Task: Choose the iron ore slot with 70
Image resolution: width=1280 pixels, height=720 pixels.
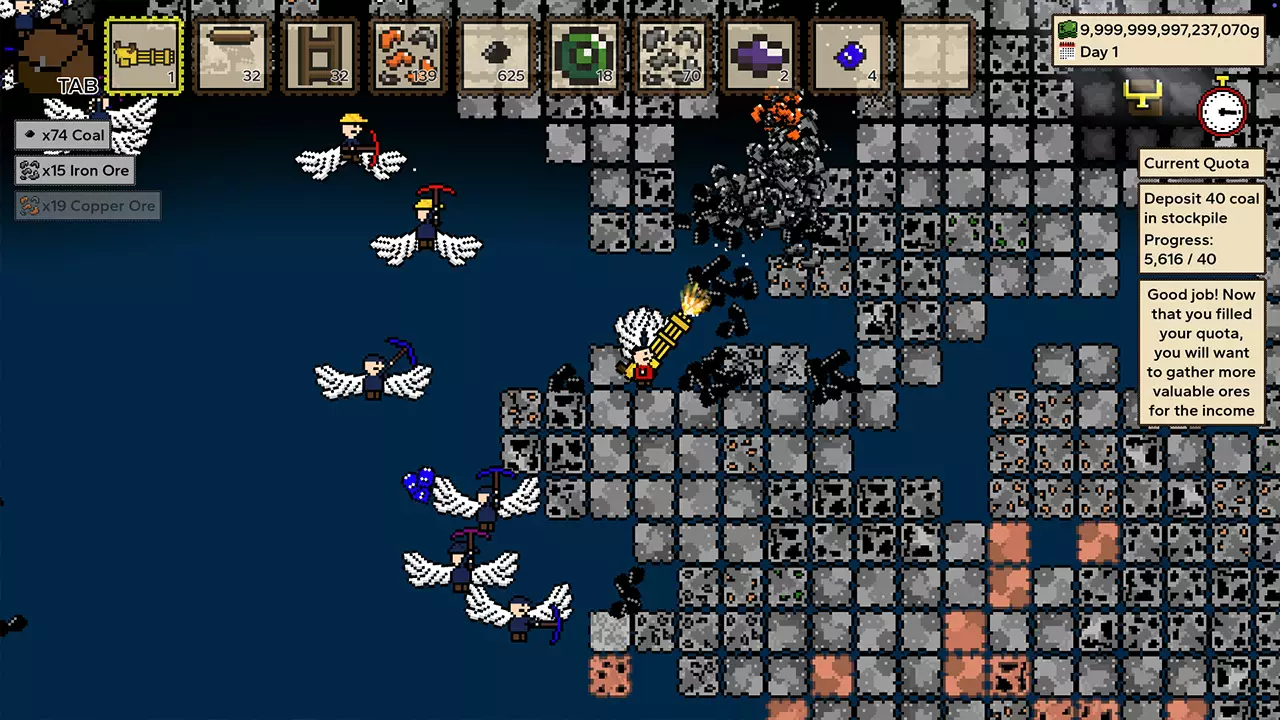Action: pos(672,56)
